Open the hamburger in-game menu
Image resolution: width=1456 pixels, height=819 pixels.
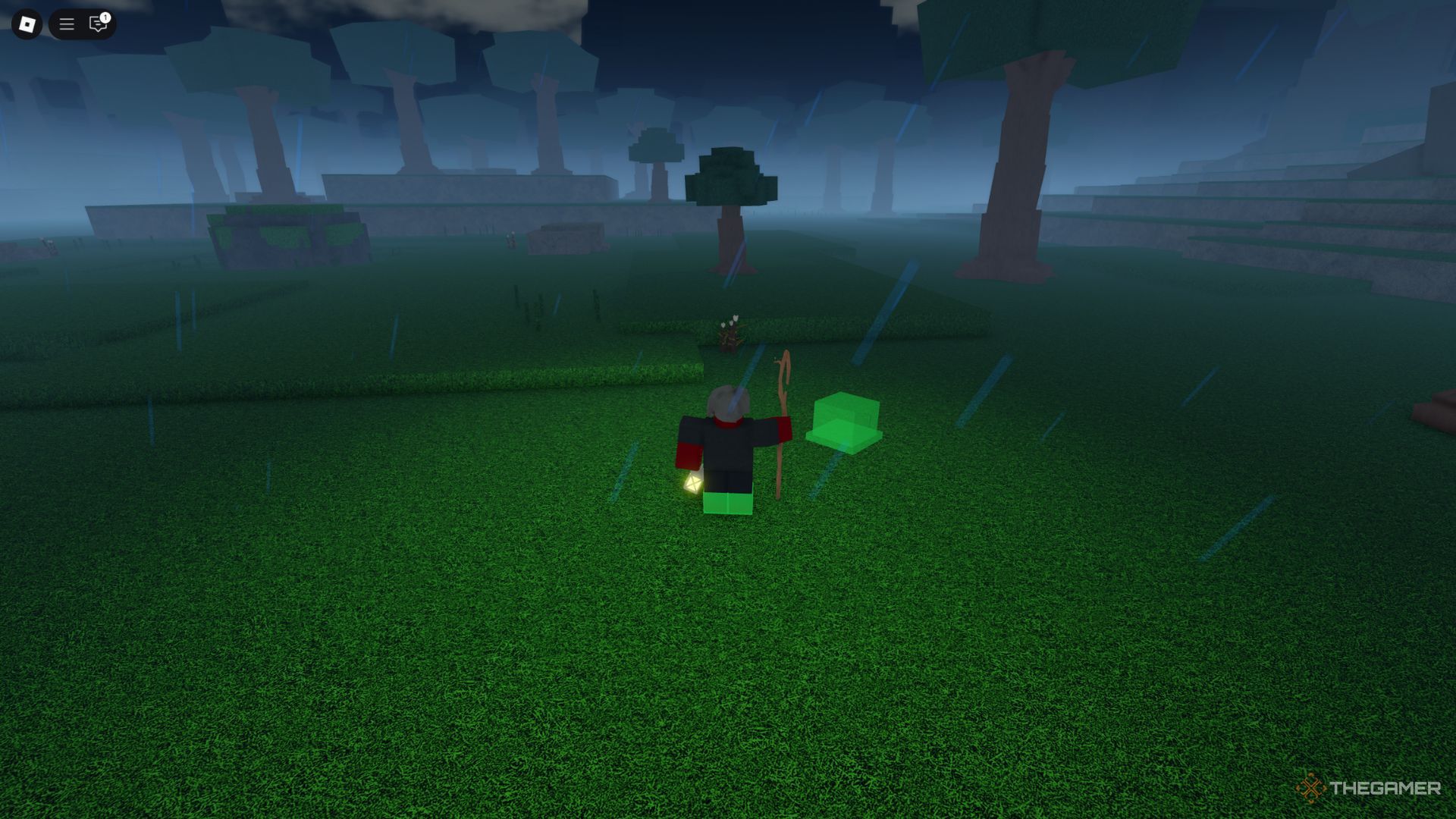[67, 24]
